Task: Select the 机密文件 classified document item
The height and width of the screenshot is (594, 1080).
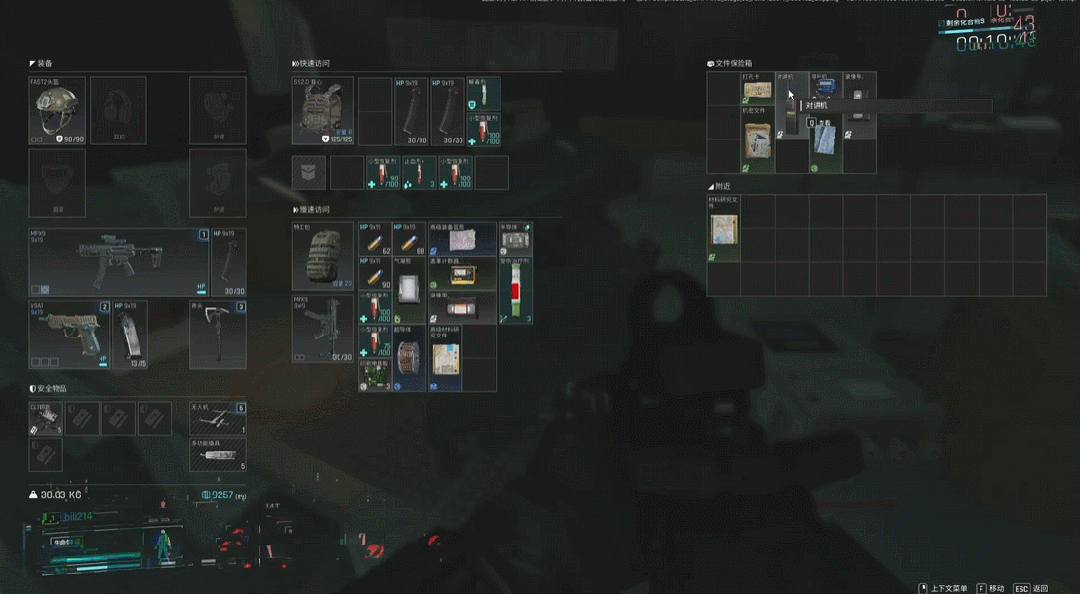Action: [757, 140]
